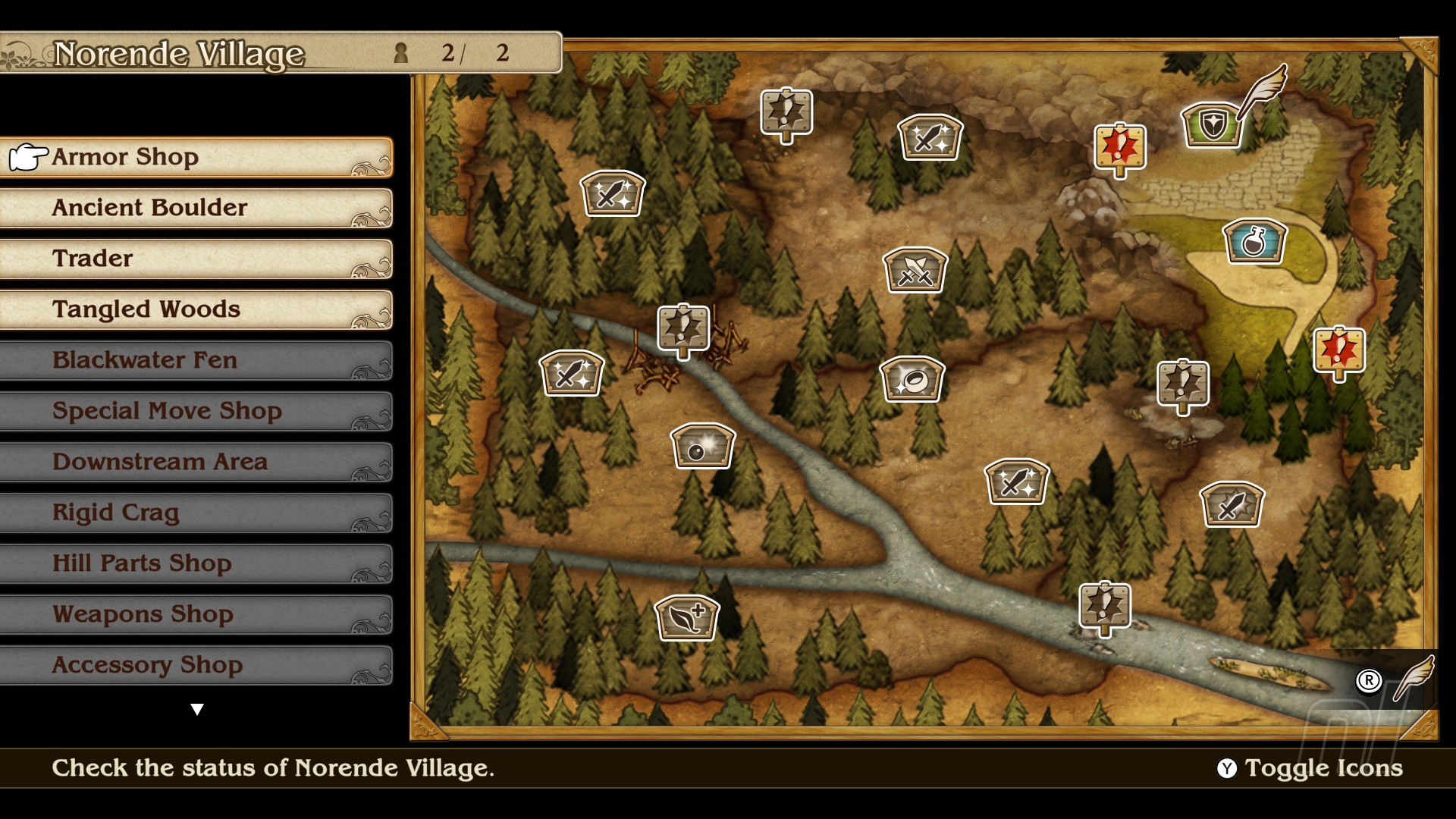This screenshot has width=1456, height=819.
Task: Click the crossed swords map marker
Action: click(x=915, y=270)
